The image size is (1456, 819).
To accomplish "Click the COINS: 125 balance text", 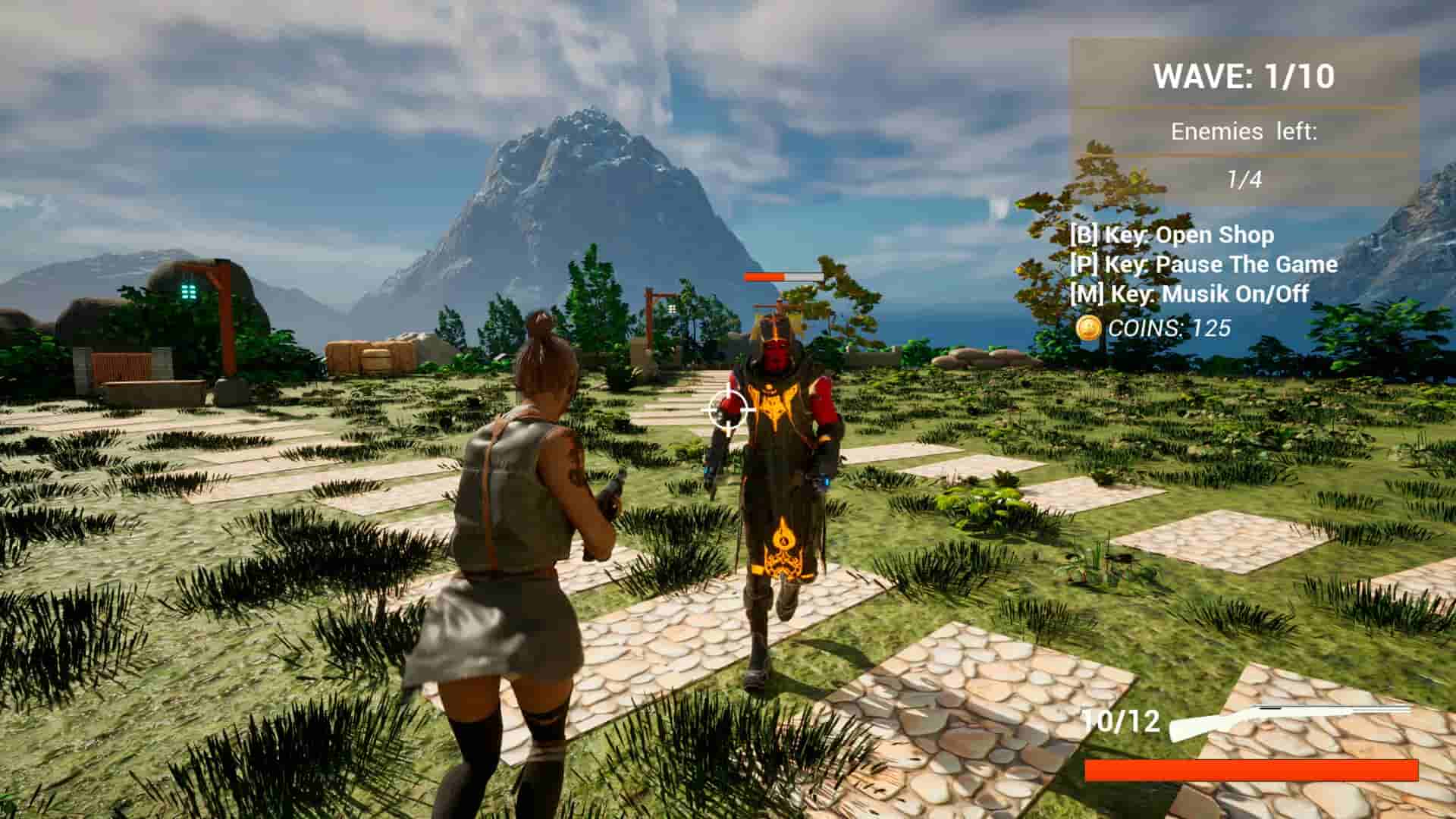I will click(1168, 329).
